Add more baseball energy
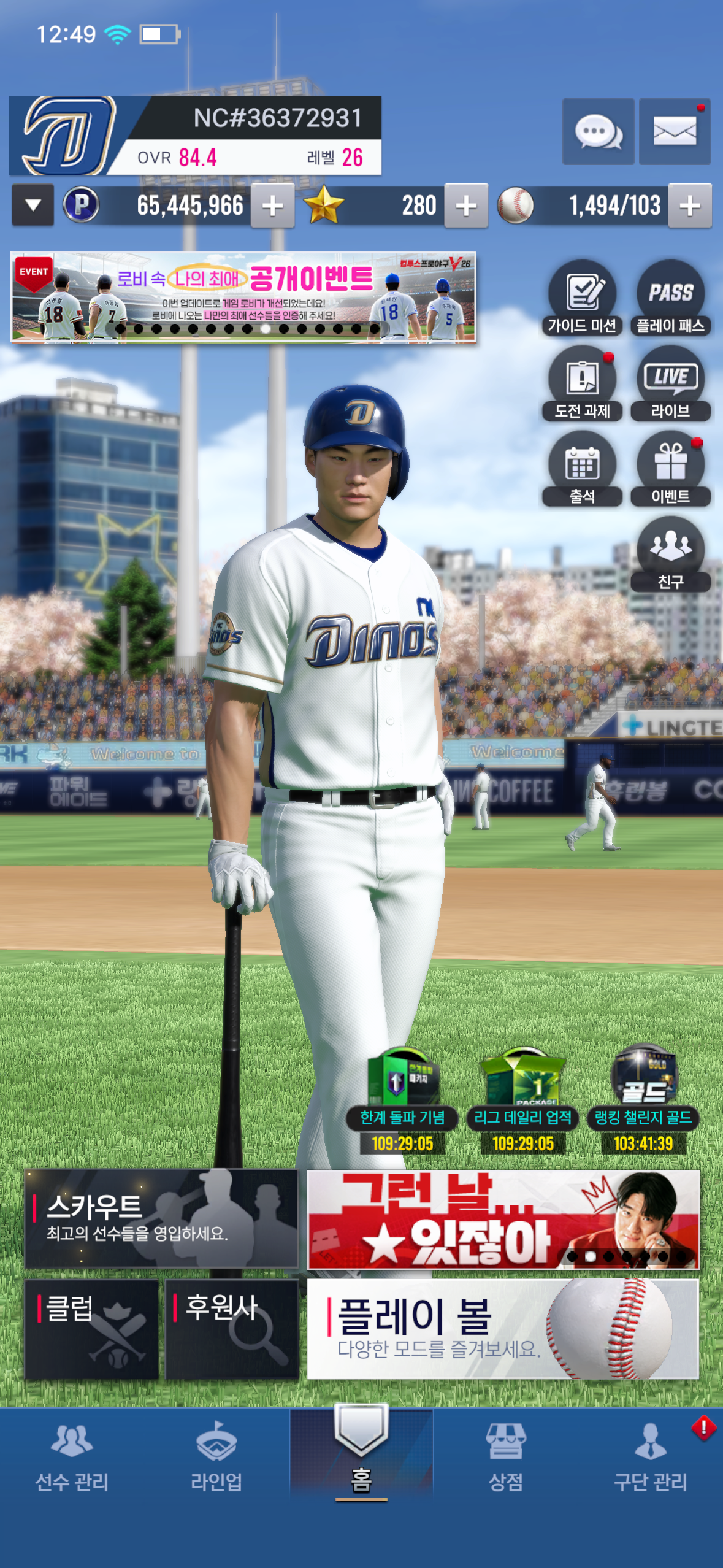The height and width of the screenshot is (1568, 723). 690,206
